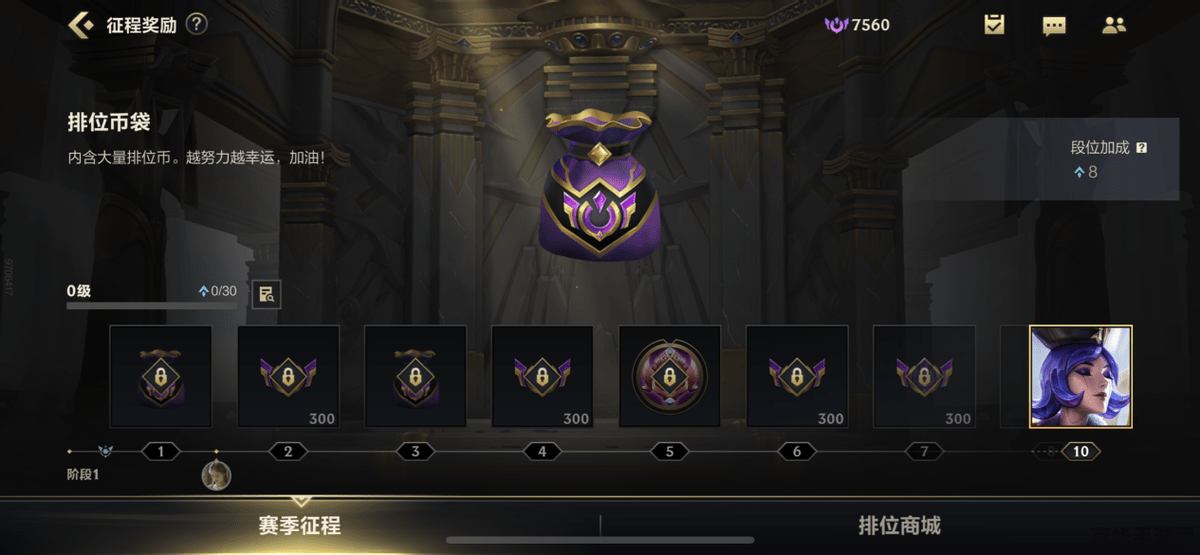The width and height of the screenshot is (1200, 555).
Task: Select the level 2 reward tile
Action: [288, 376]
